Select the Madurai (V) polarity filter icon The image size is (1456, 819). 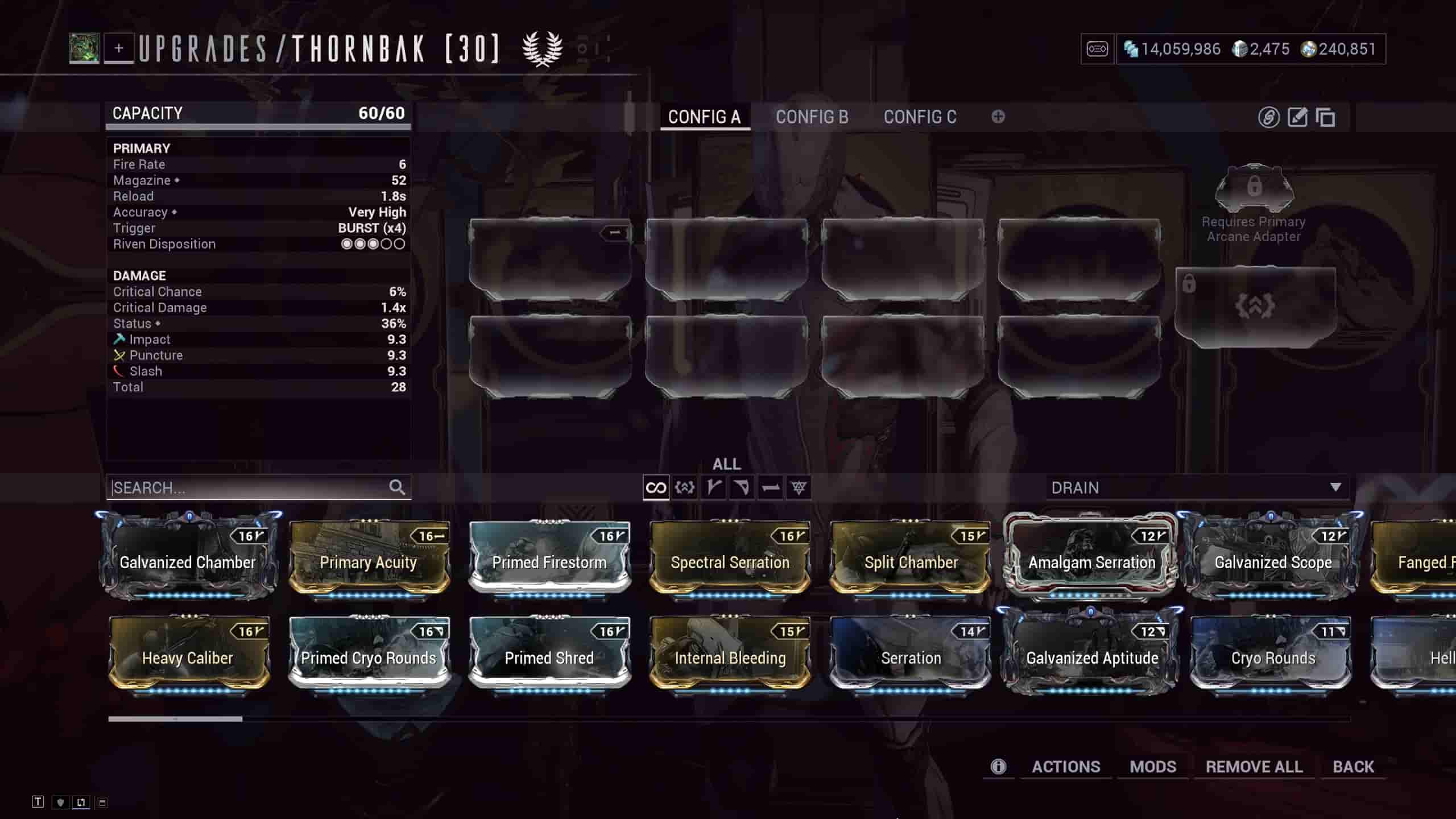point(714,487)
